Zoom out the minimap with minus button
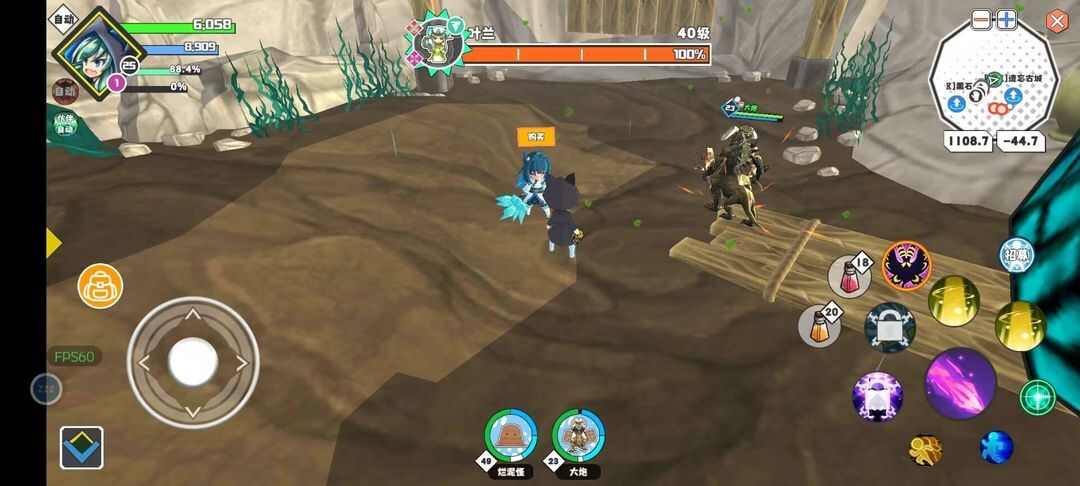The width and height of the screenshot is (1080, 486). coord(982,20)
